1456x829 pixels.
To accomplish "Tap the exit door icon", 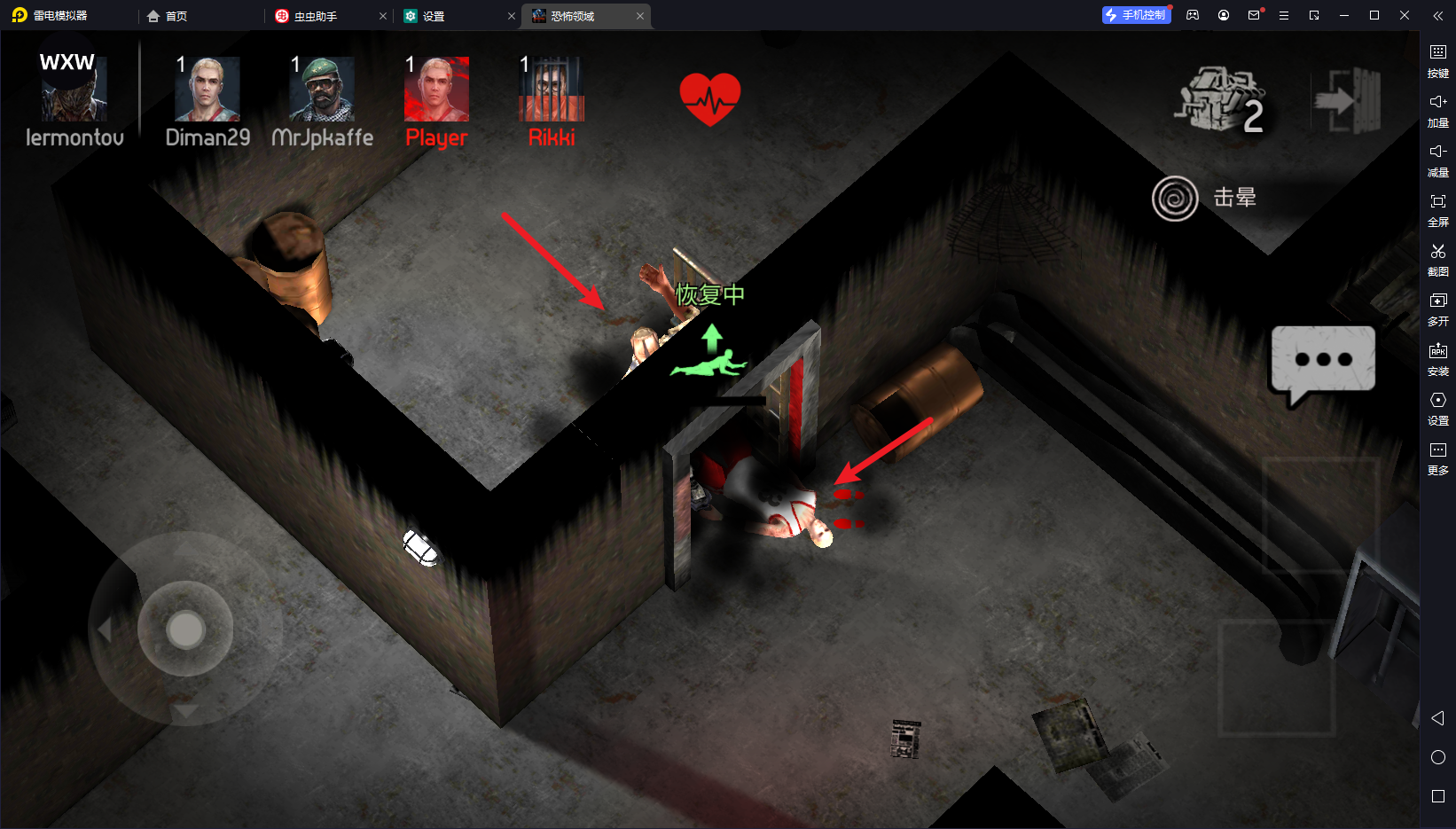I will 1347,100.
